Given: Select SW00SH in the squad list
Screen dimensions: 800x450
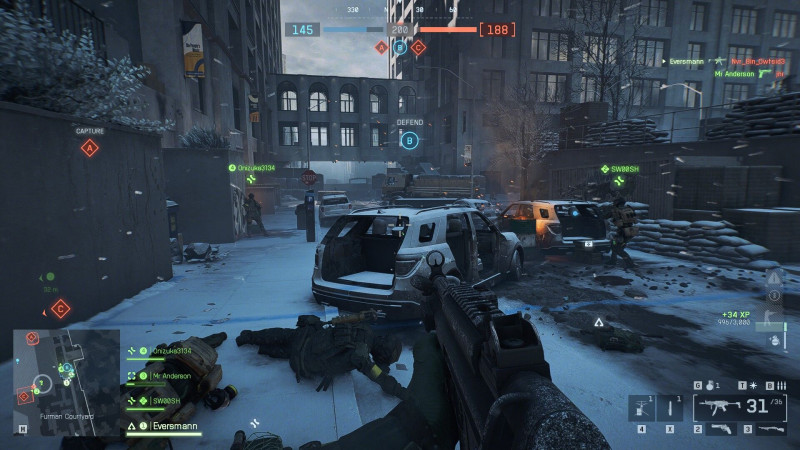Looking at the screenshot, I should point(166,401).
